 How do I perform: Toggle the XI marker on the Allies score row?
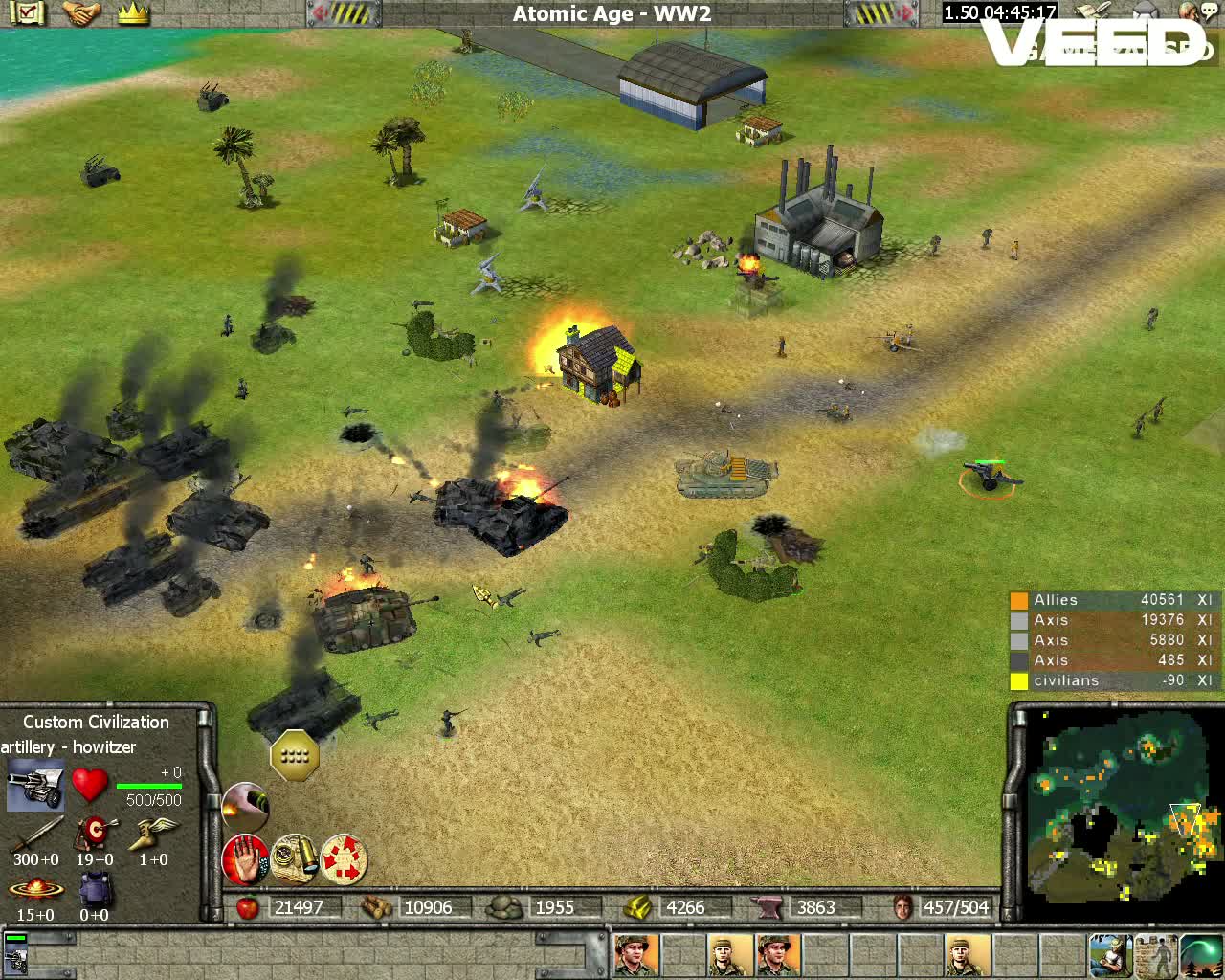point(1203,599)
